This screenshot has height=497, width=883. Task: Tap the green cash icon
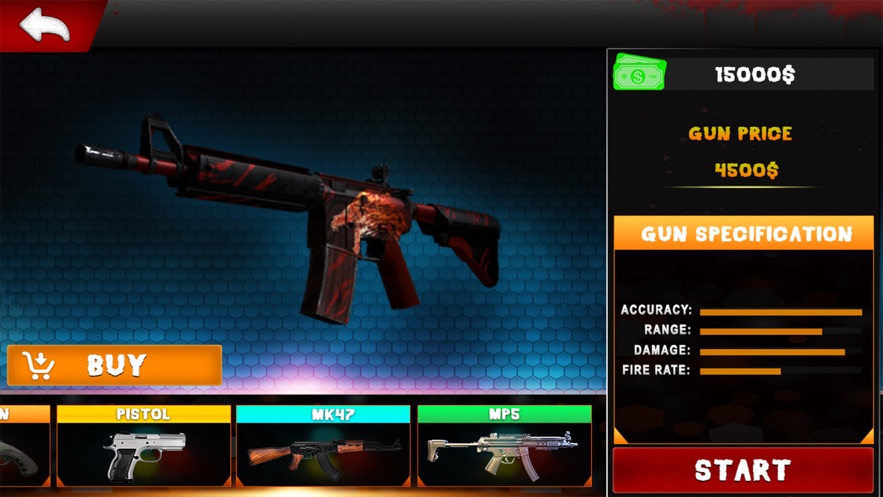pyautogui.click(x=639, y=74)
